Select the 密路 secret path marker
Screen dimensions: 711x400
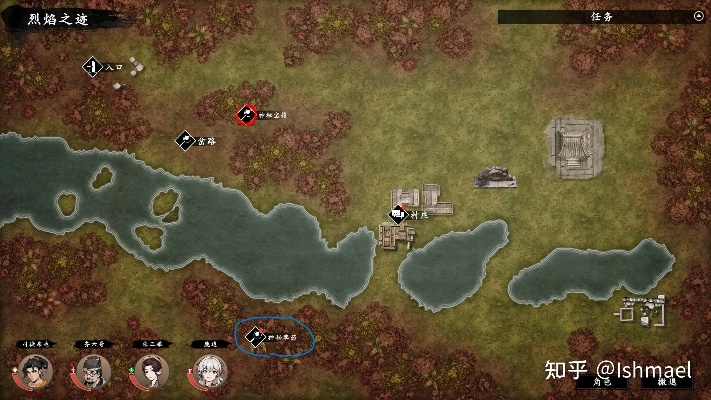[185, 141]
